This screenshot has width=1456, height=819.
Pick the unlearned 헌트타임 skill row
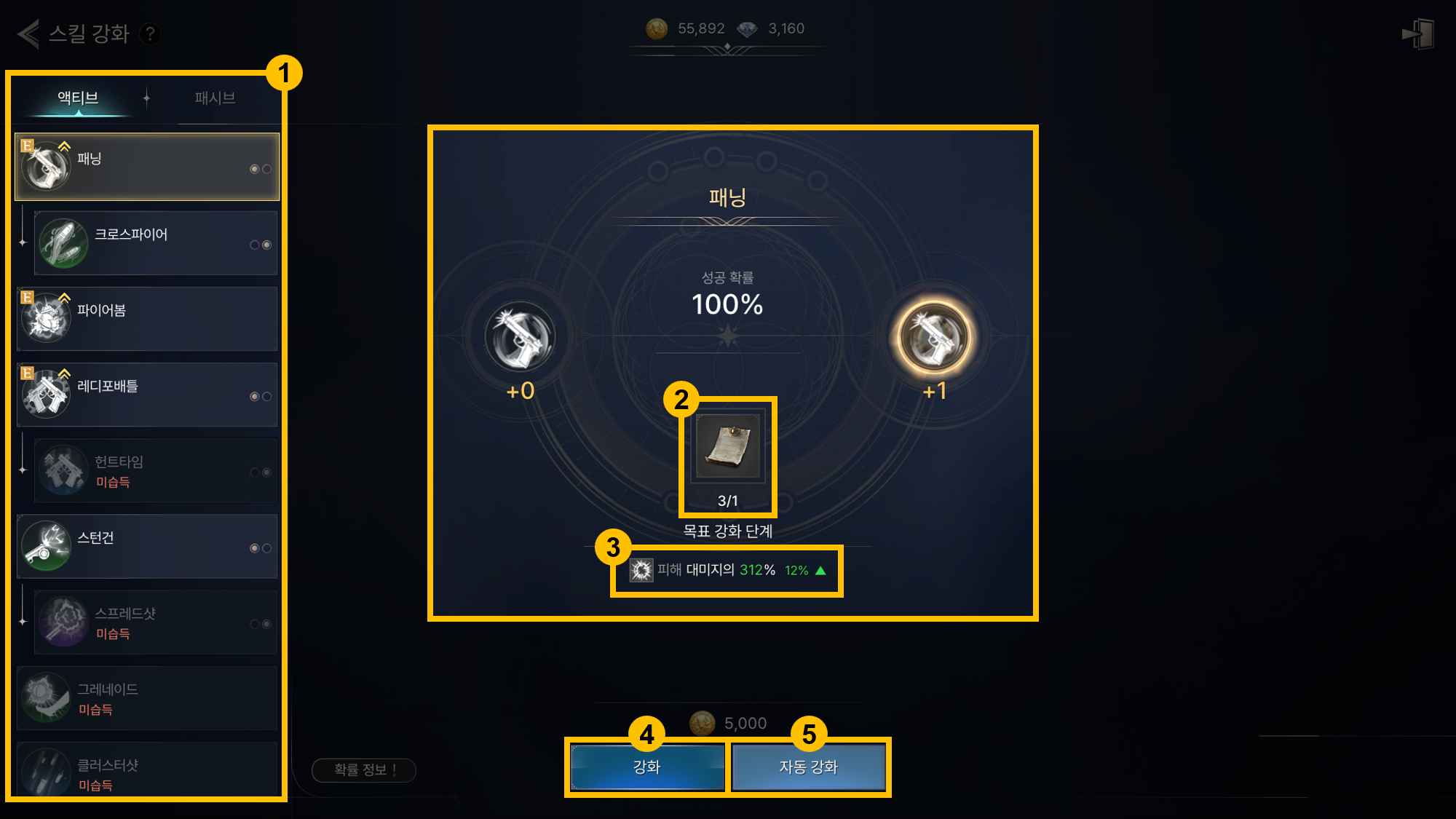coord(156,471)
